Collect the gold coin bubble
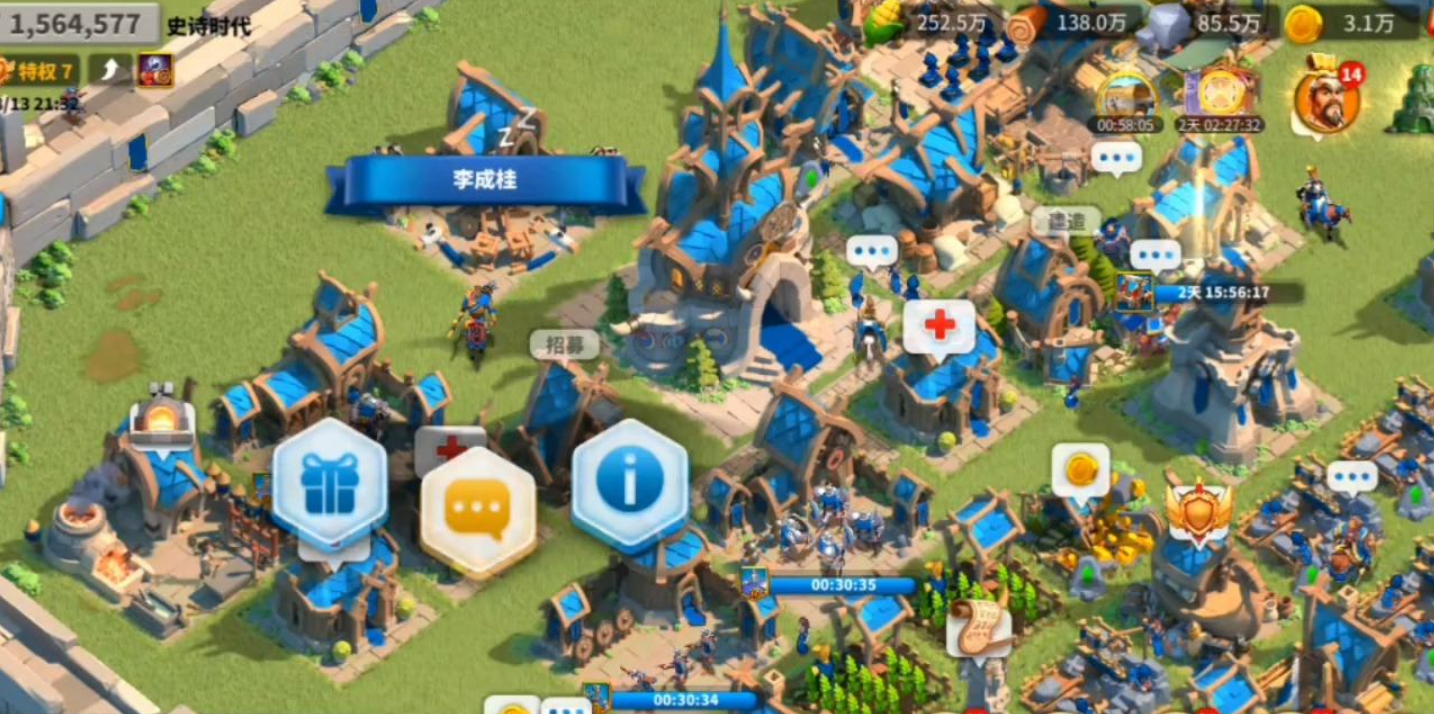Image resolution: width=1434 pixels, height=714 pixels. (x=1080, y=470)
